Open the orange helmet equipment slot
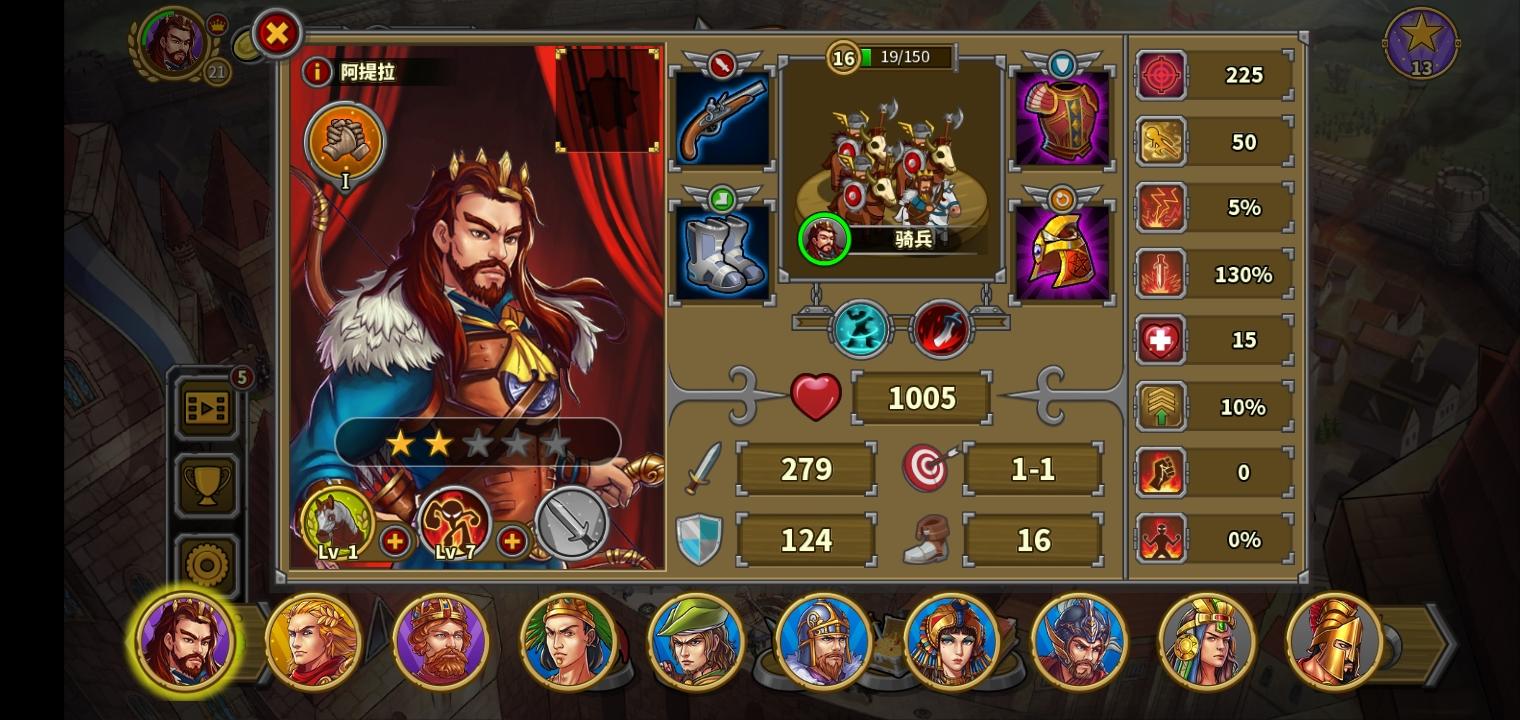This screenshot has width=1520, height=720. tap(1062, 249)
